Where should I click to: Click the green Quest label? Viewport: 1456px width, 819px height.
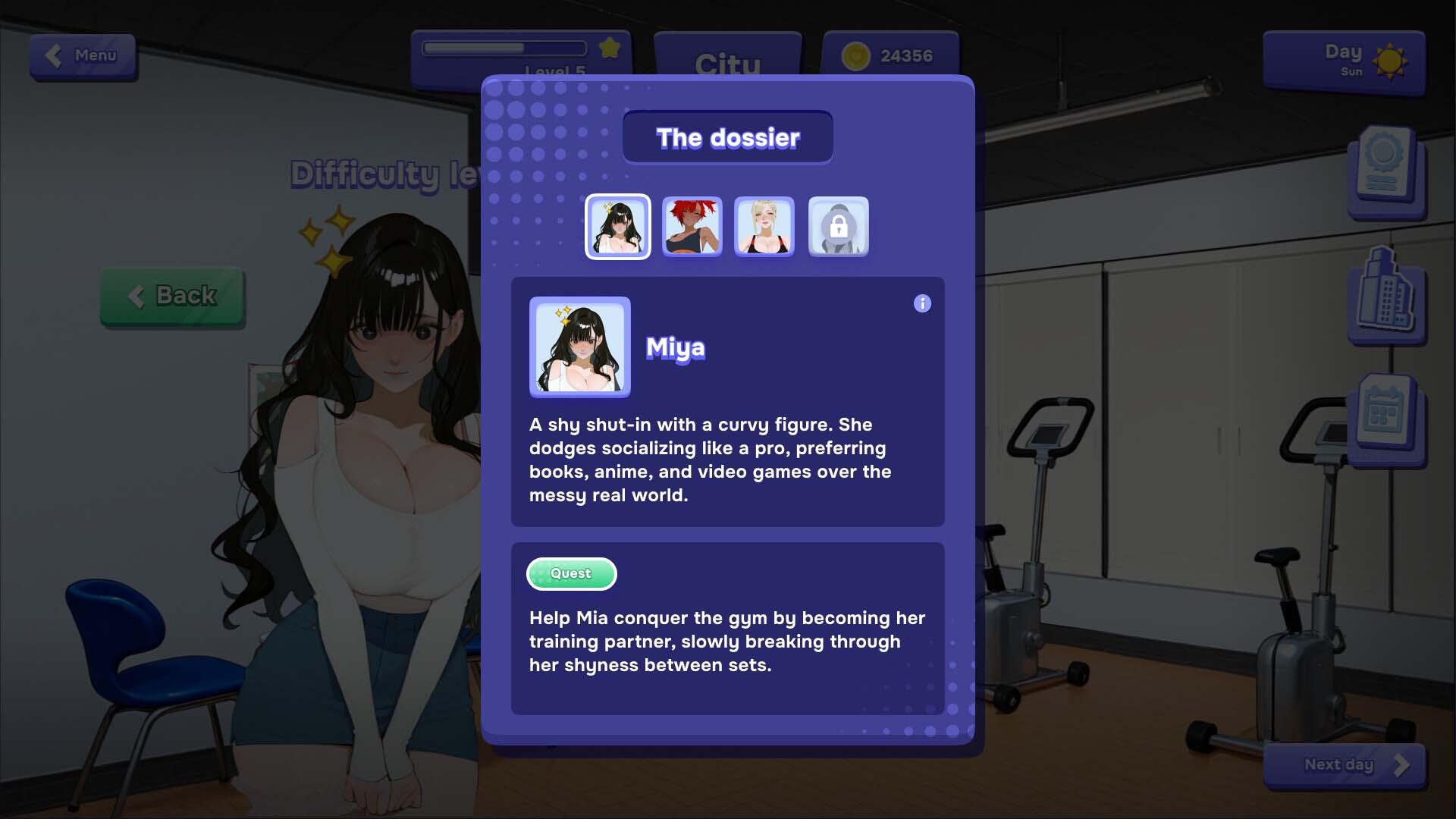tap(571, 574)
